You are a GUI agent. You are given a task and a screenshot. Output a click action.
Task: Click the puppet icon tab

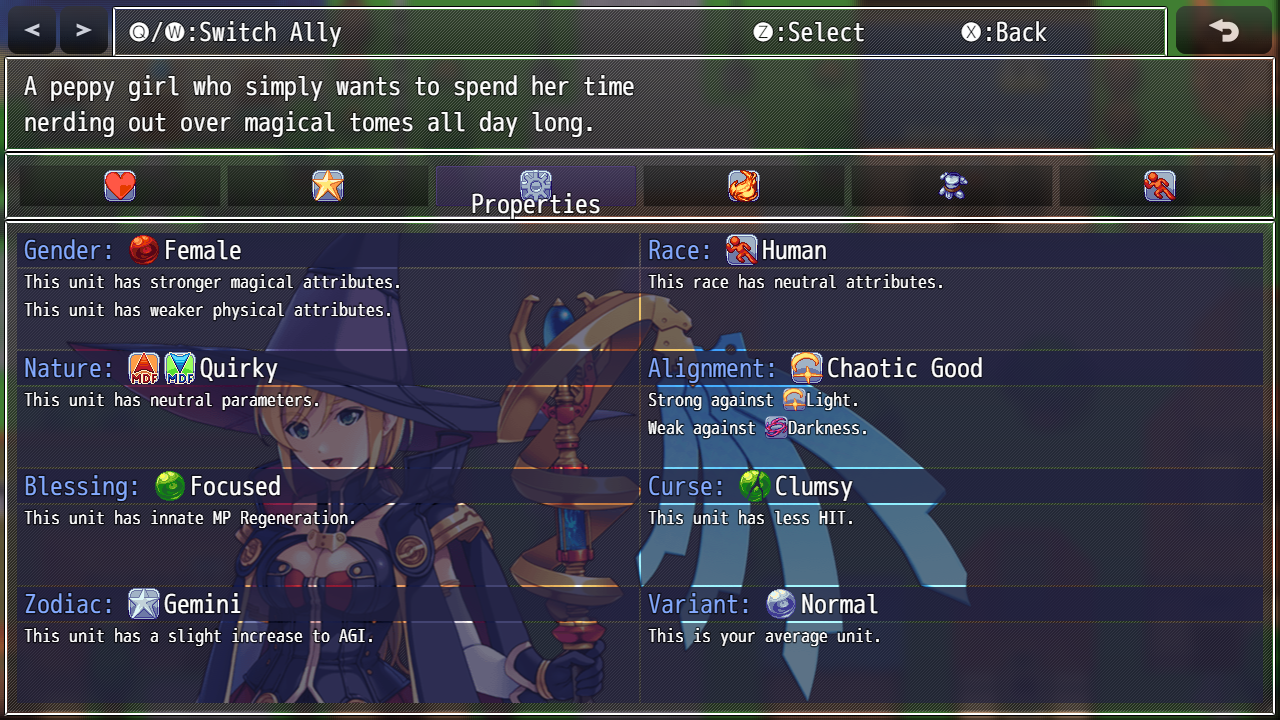[x=952, y=185]
